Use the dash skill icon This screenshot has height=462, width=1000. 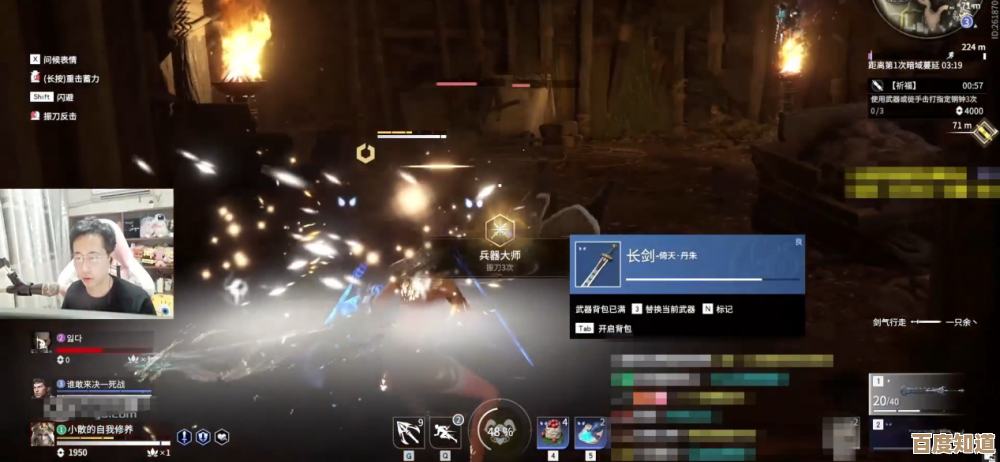447,433
